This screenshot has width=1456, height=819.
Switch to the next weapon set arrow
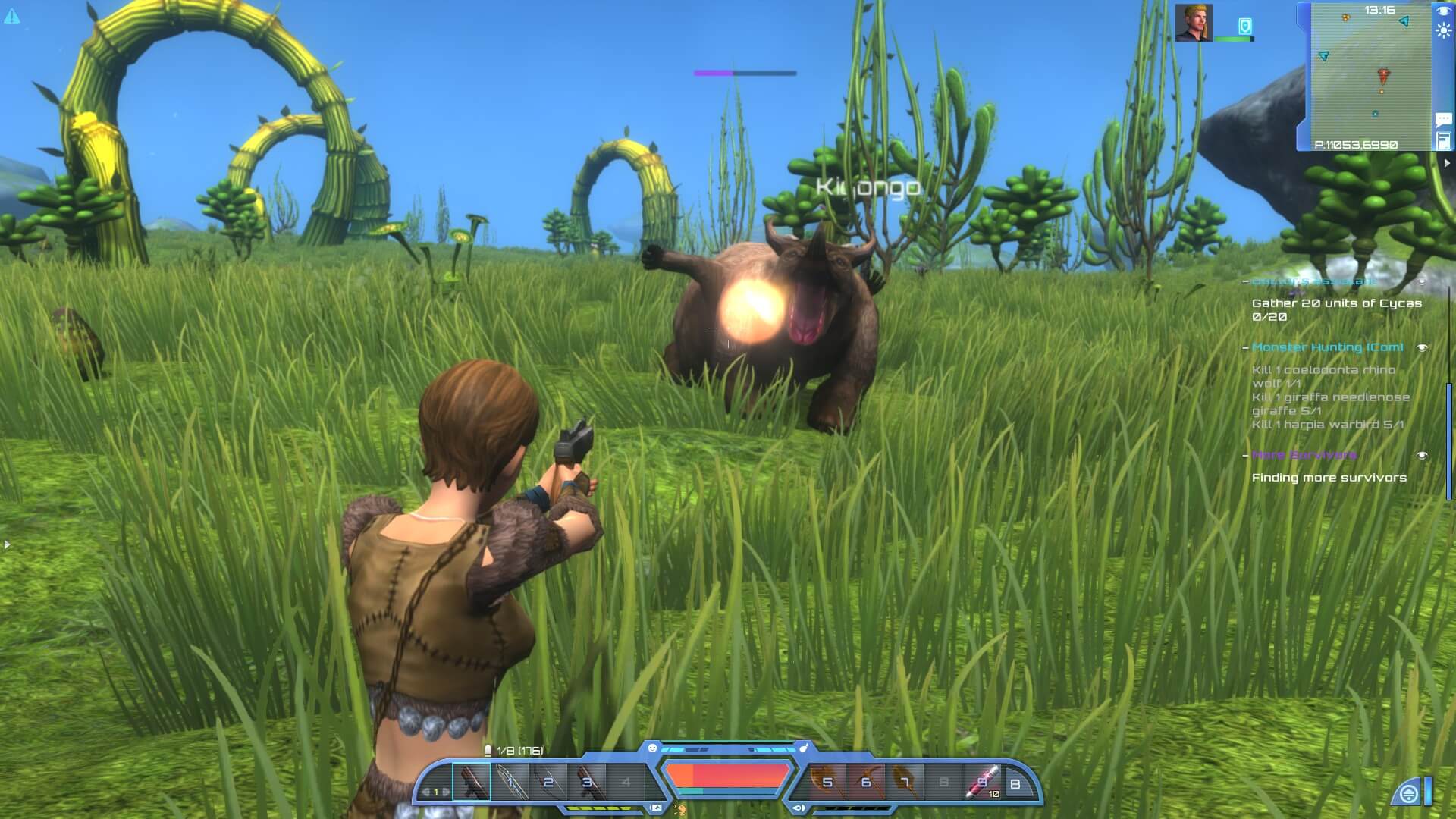(x=446, y=792)
